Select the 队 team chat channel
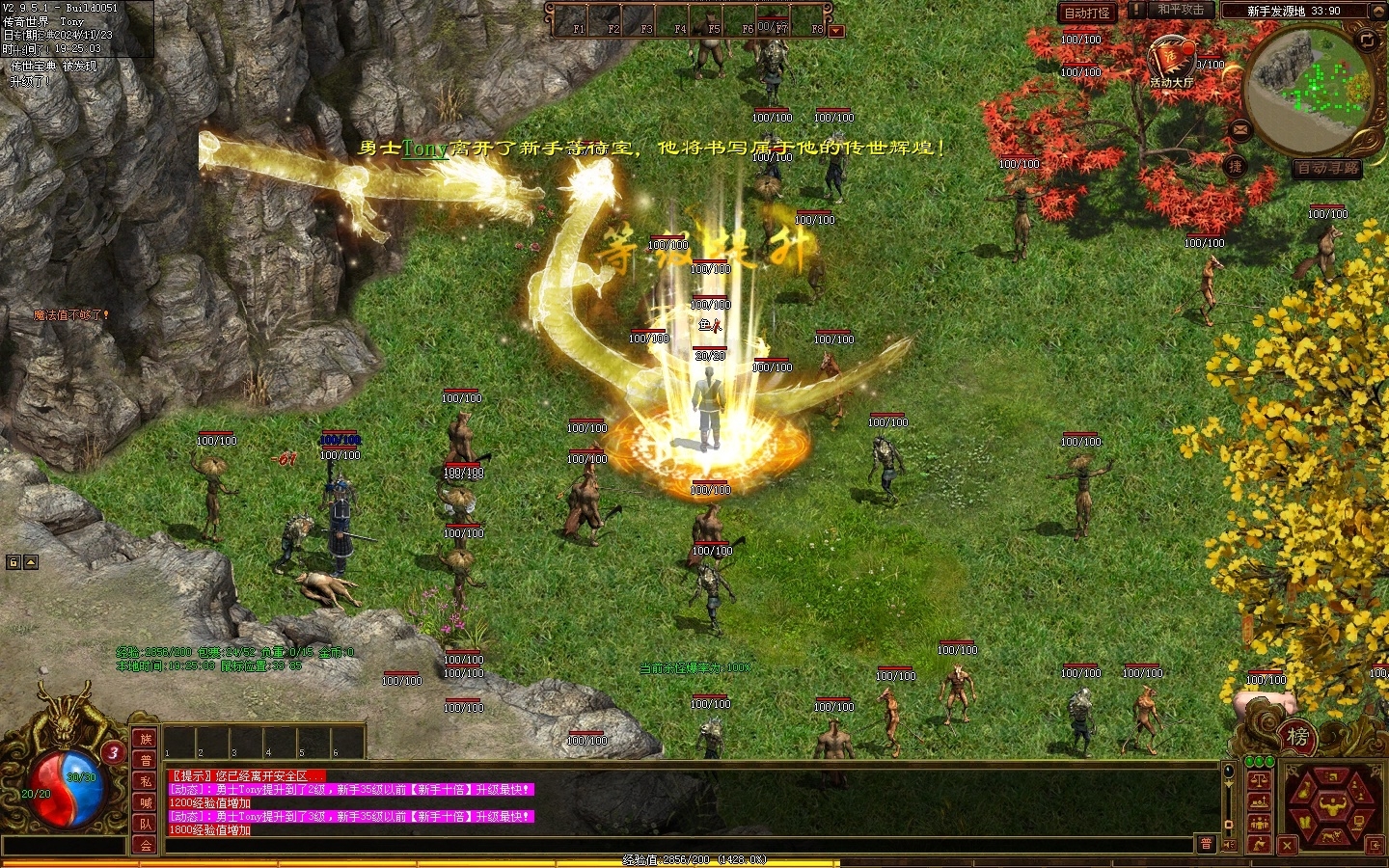Screen dimensions: 1389x868 click(146, 824)
